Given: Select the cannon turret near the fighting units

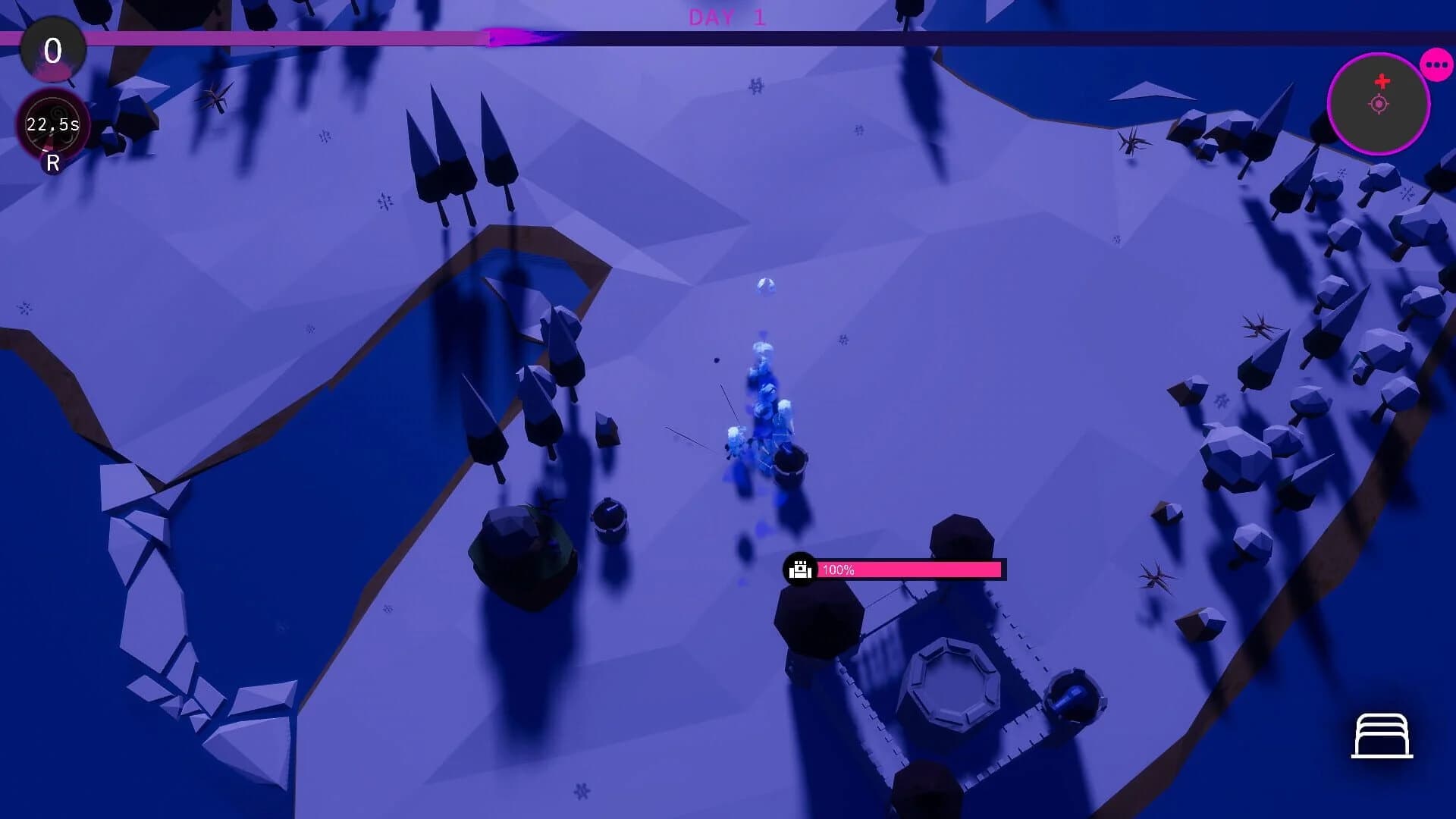Looking at the screenshot, I should (x=790, y=463).
